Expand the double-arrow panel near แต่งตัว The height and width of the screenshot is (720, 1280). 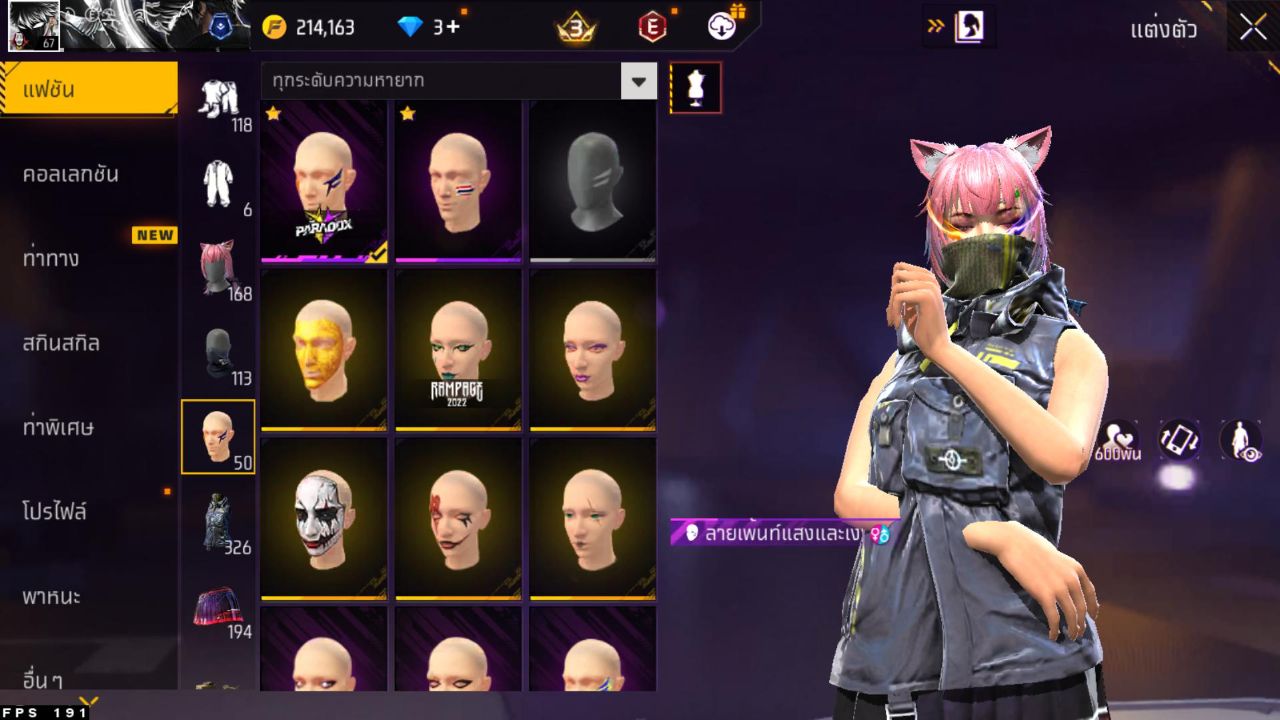click(938, 27)
